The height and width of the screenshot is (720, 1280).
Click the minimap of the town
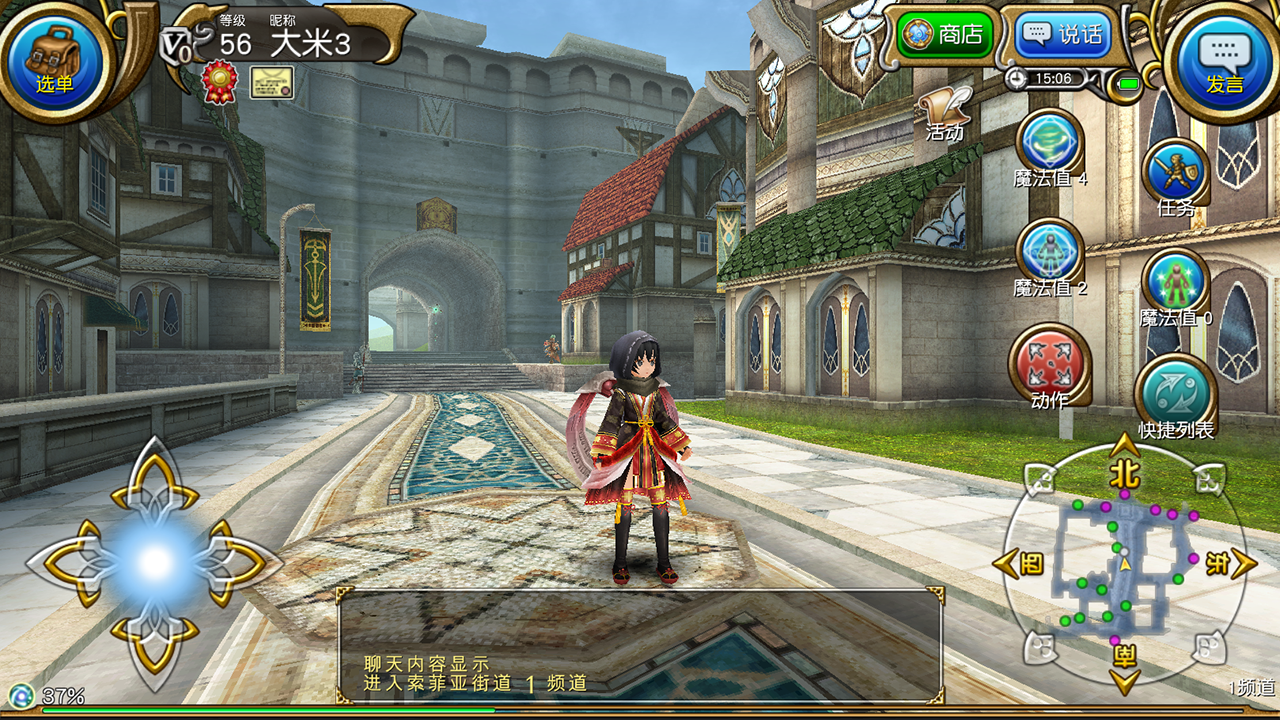click(x=1124, y=565)
